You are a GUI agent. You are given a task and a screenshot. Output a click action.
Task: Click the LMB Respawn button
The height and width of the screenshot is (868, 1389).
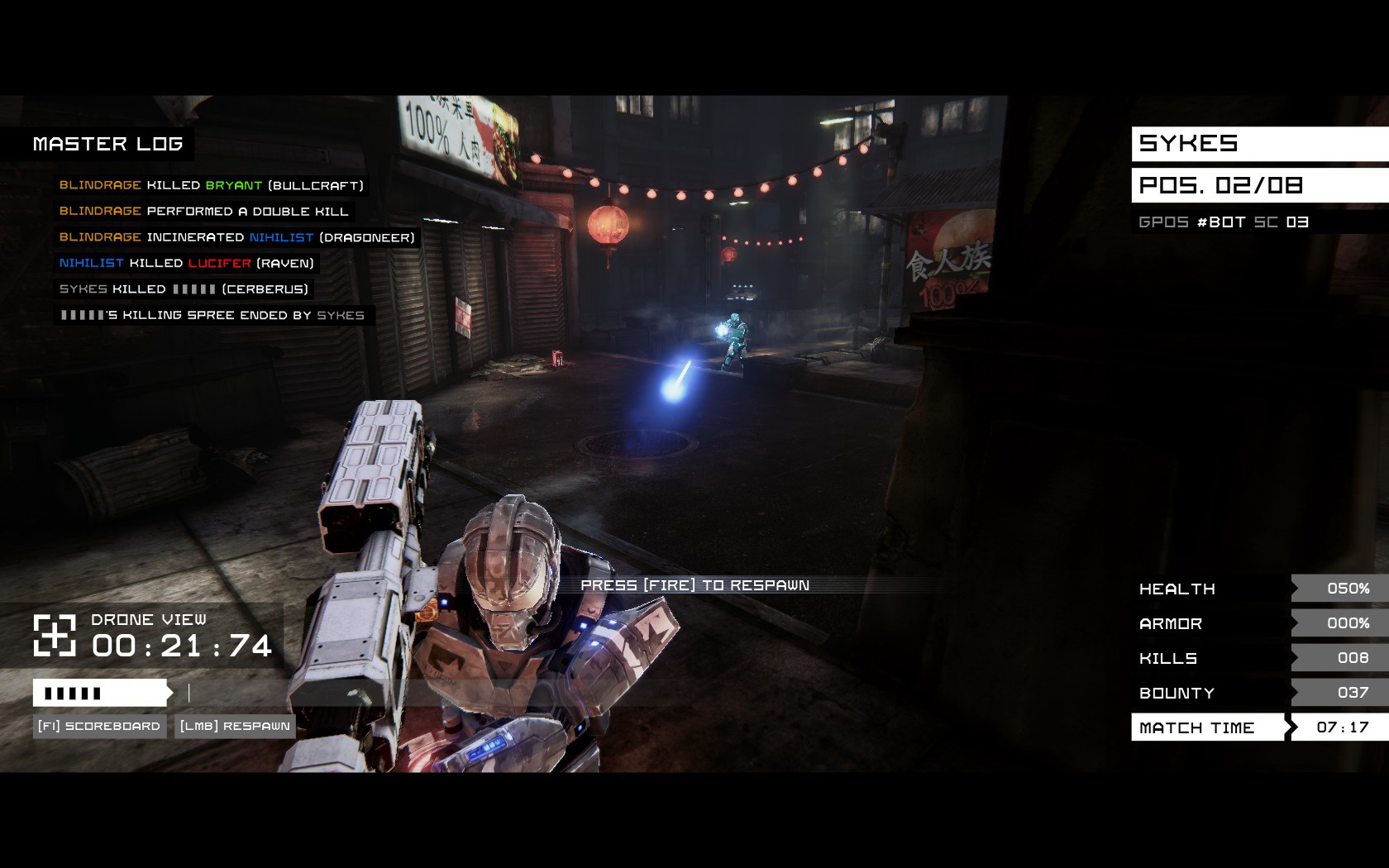(236, 727)
